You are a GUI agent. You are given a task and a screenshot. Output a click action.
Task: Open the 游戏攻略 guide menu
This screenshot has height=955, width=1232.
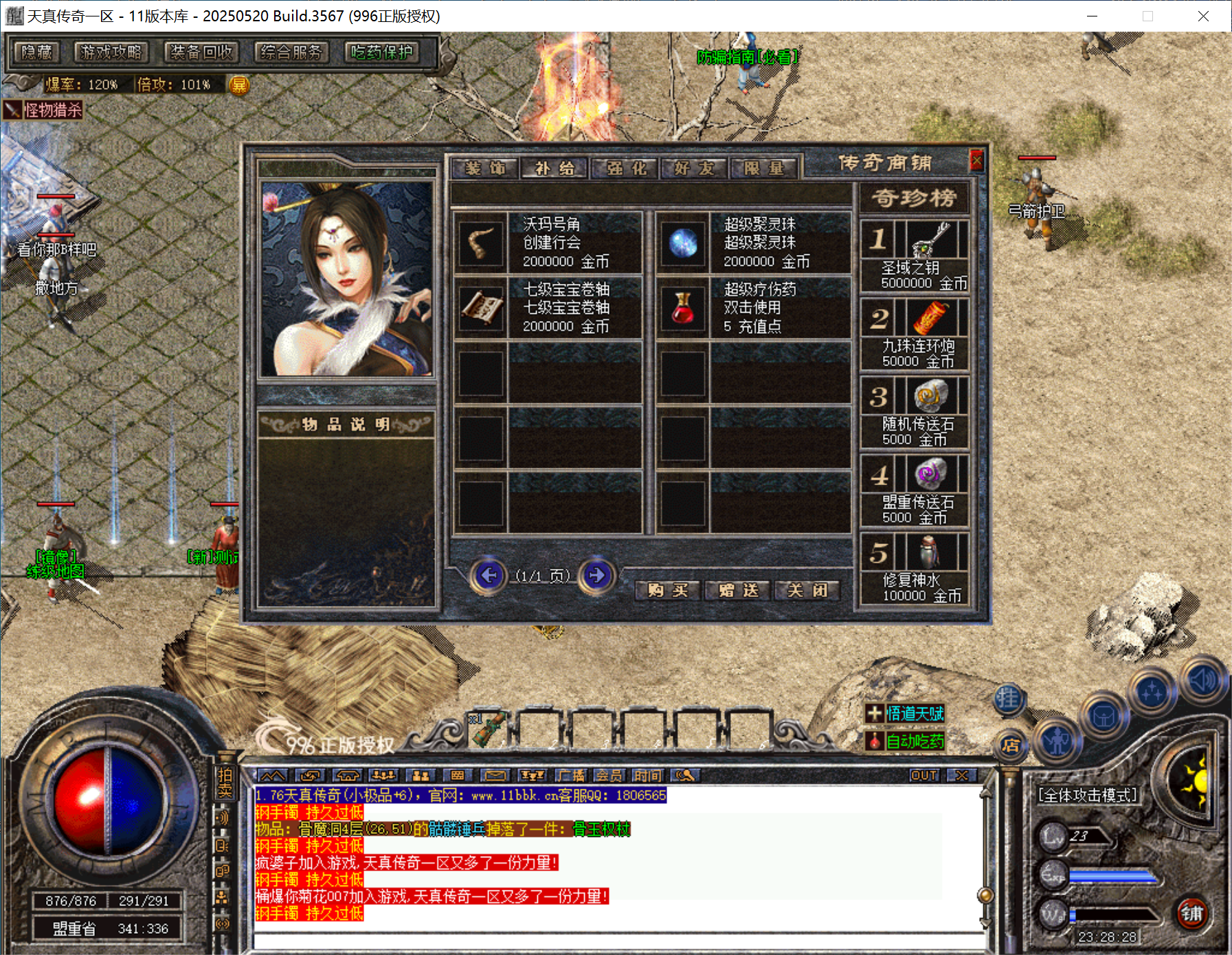click(x=111, y=52)
